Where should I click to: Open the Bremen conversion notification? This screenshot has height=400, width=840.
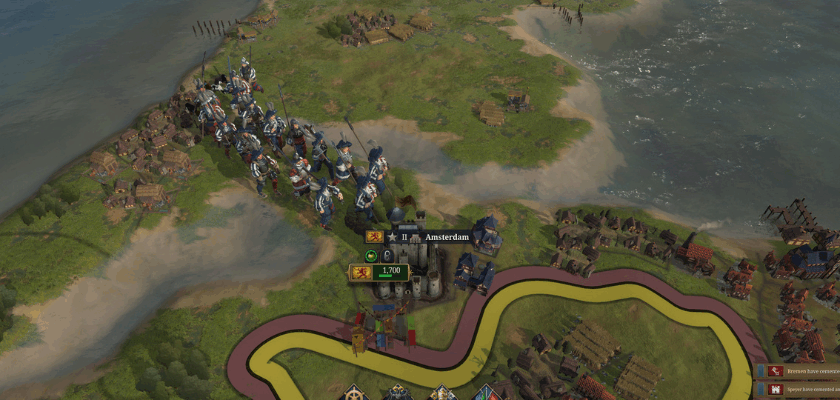point(797,372)
